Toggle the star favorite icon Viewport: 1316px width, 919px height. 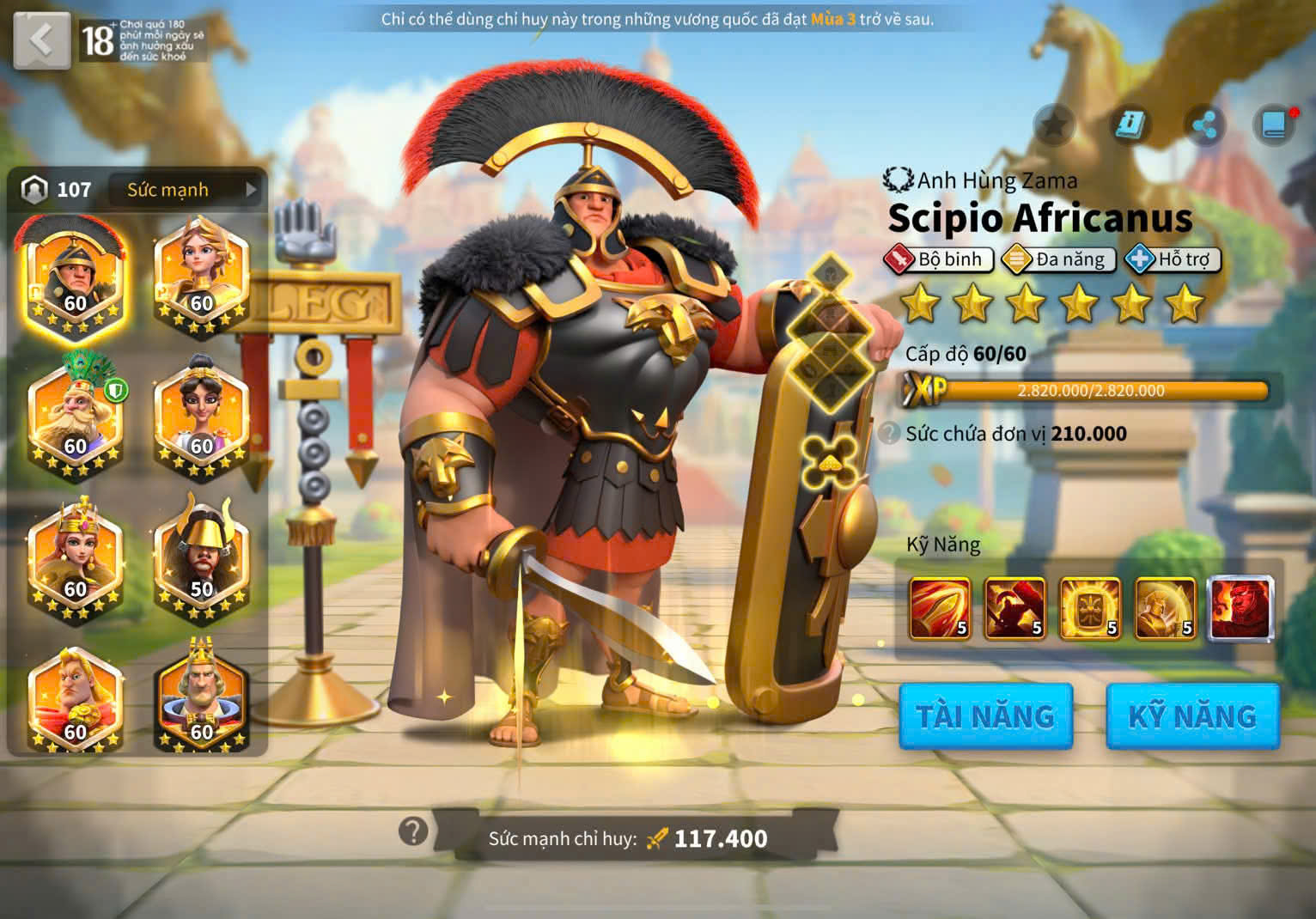tap(1054, 126)
